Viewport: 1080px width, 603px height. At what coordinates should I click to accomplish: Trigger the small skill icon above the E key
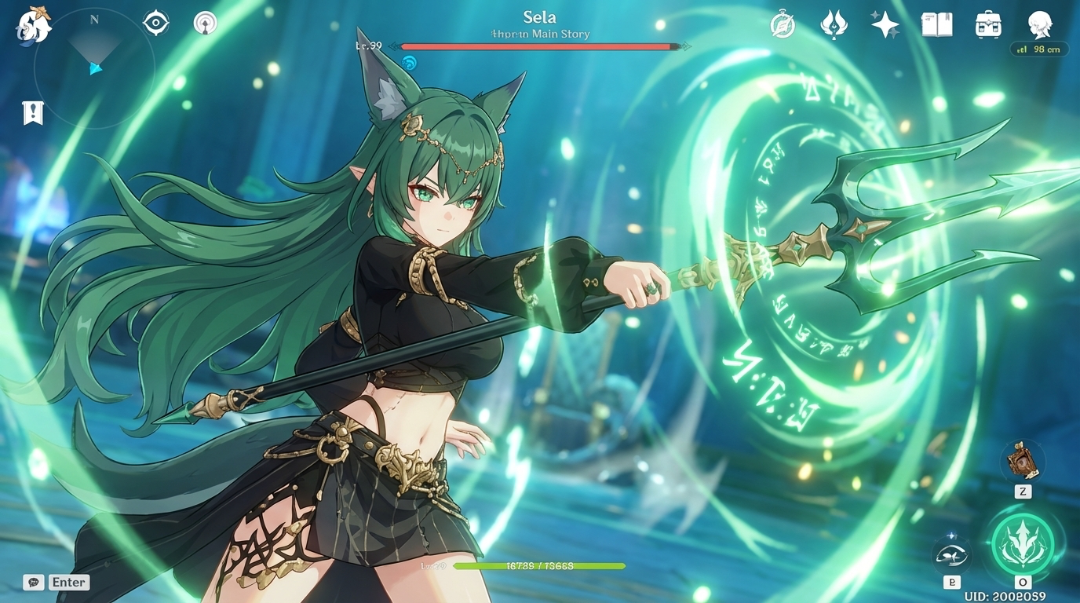tap(951, 552)
